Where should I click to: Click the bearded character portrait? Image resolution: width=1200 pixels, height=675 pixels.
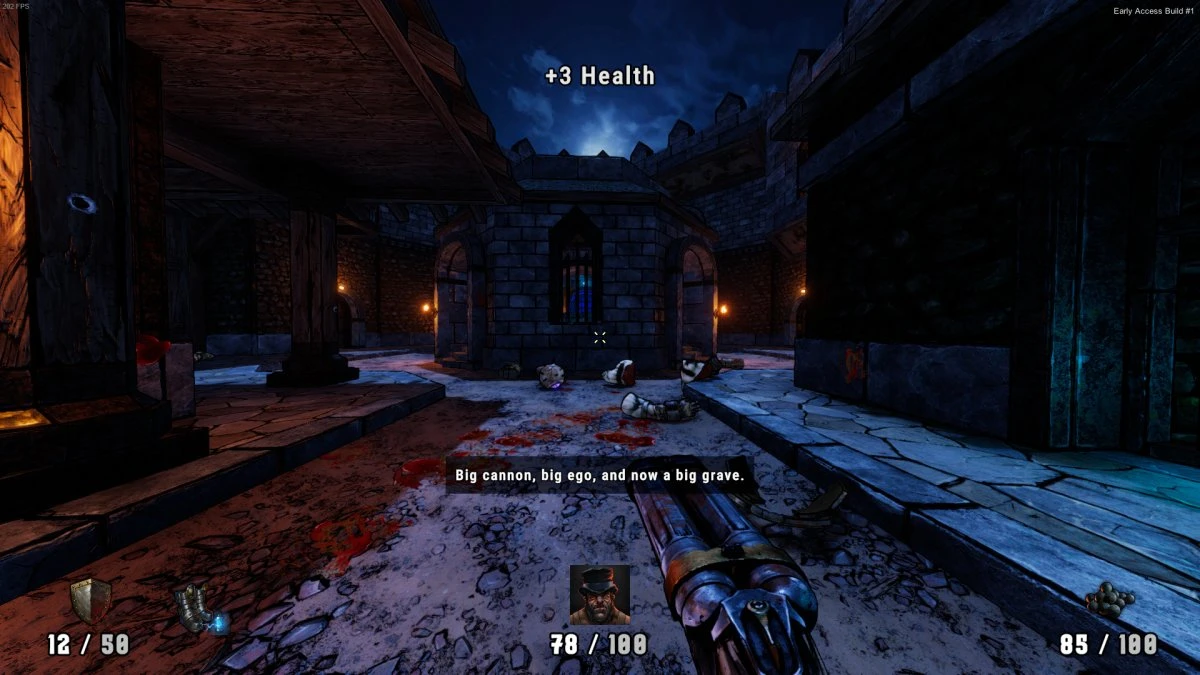[x=600, y=595]
